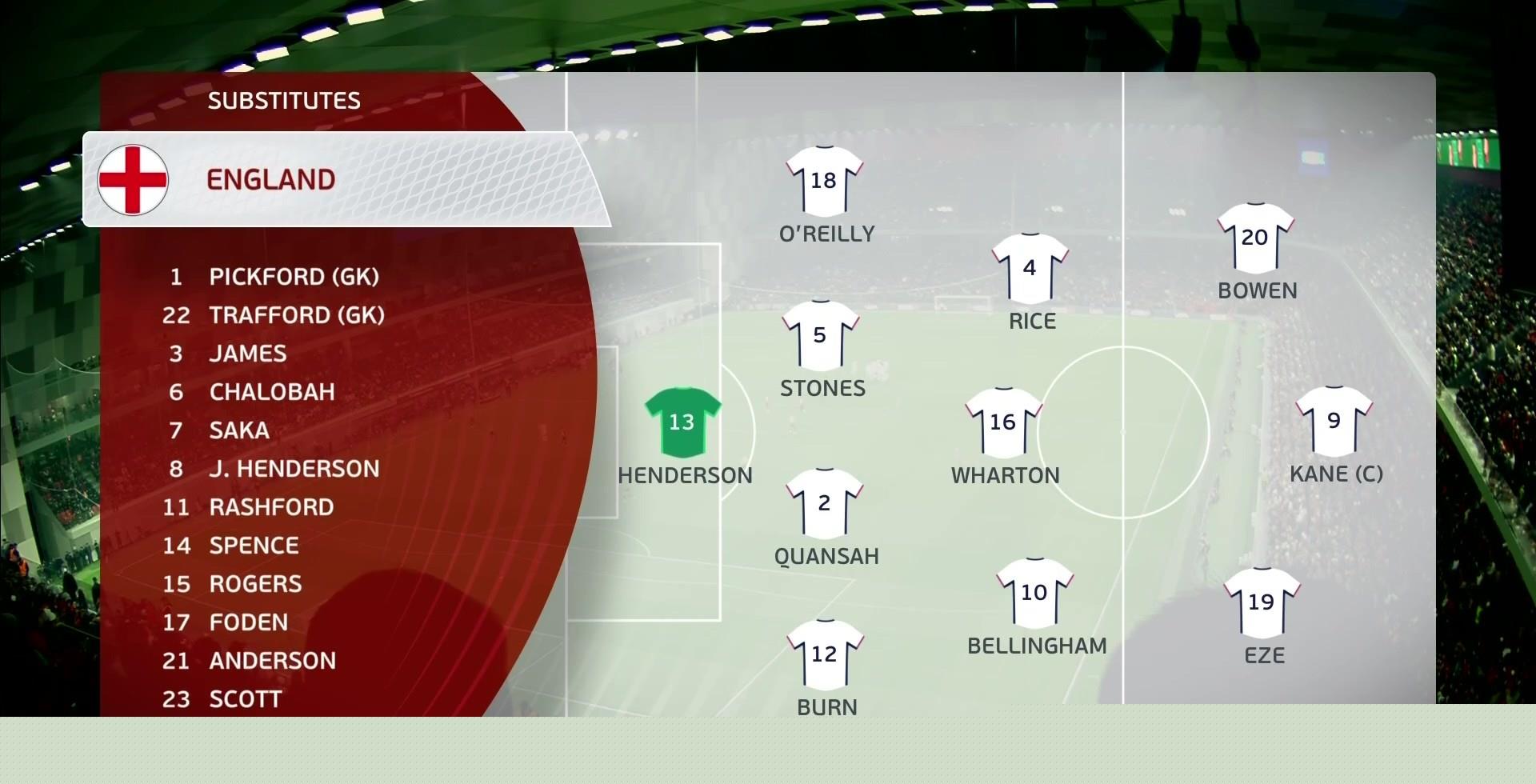Choose captain Kane's number 9 shirt

point(1334,421)
